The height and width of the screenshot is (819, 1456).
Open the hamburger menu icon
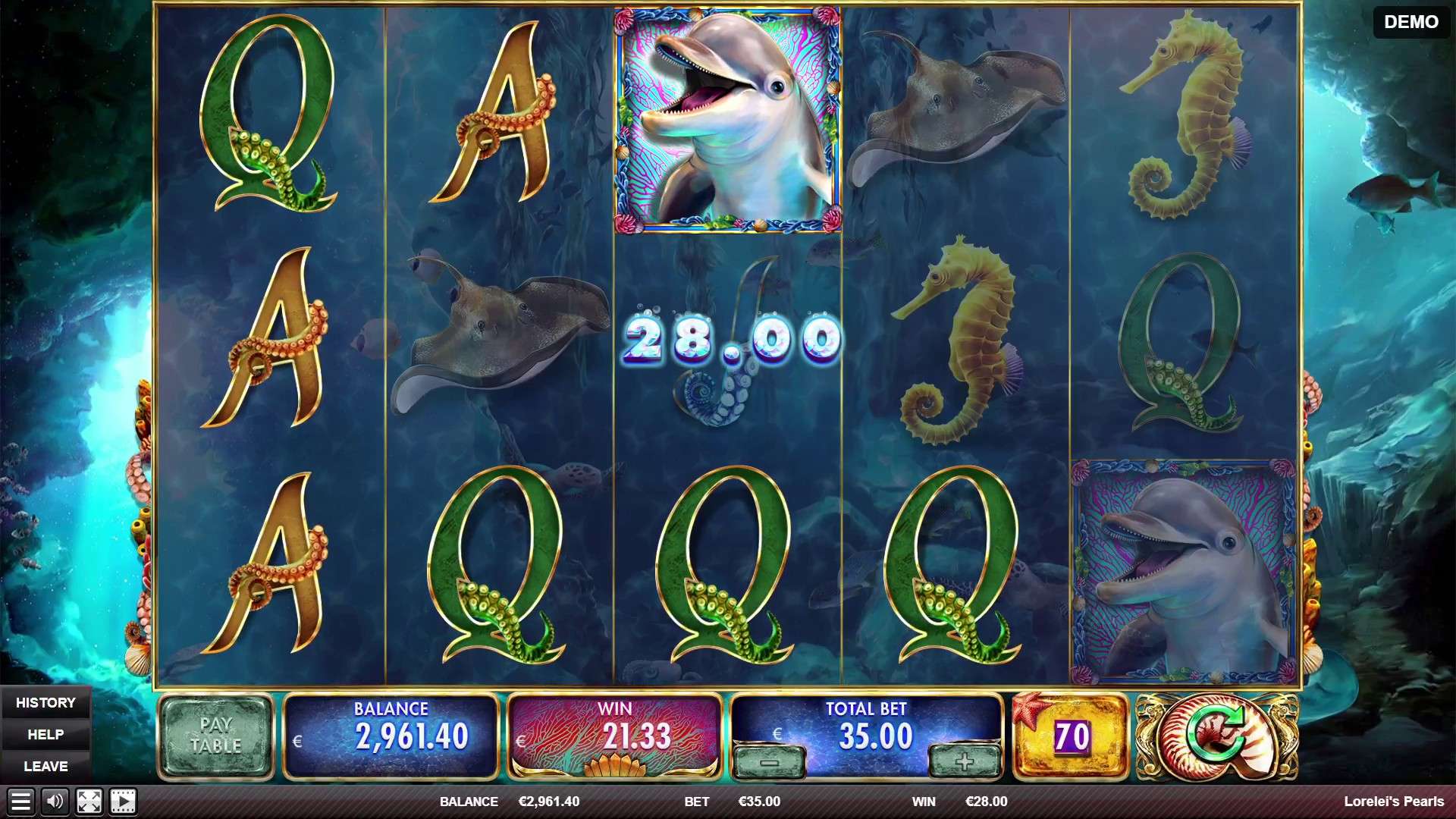tap(20, 802)
